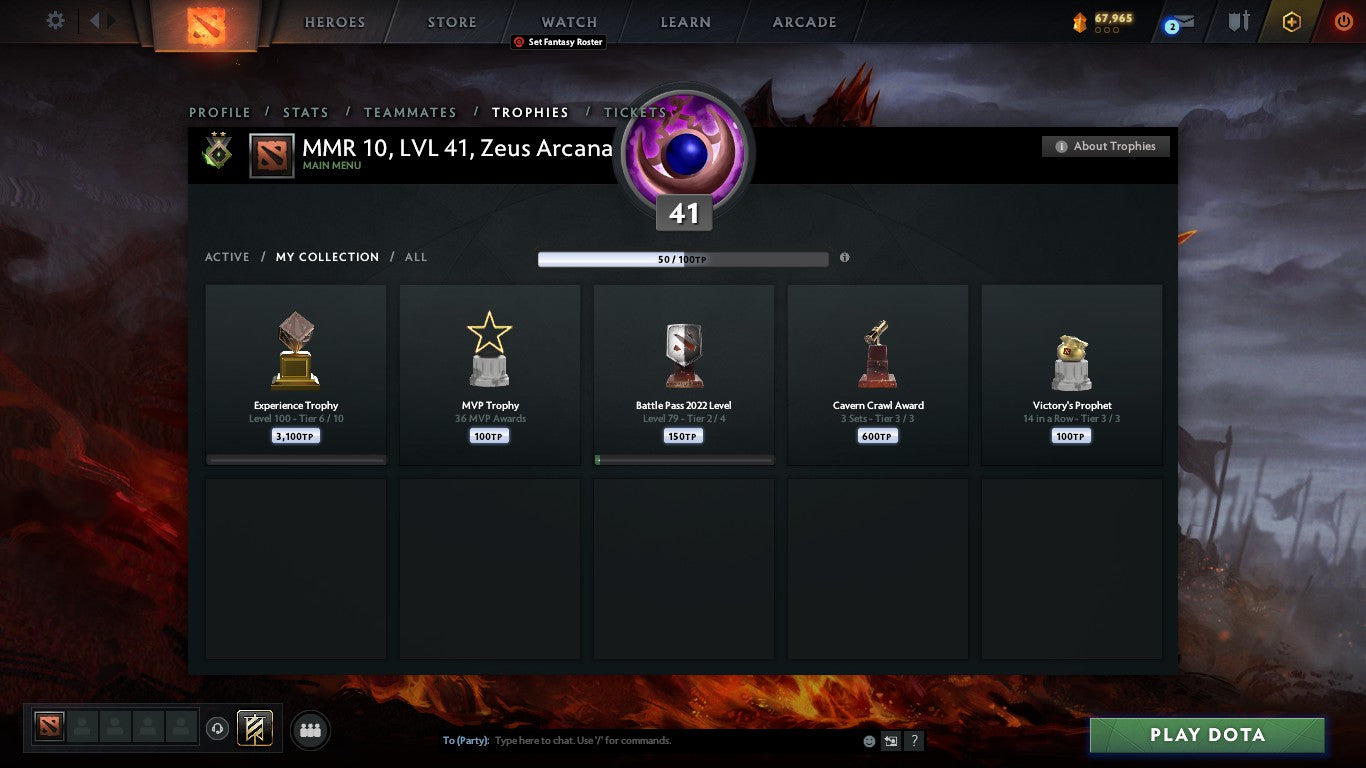Toggle chat wheel icon near chat input

(889, 740)
